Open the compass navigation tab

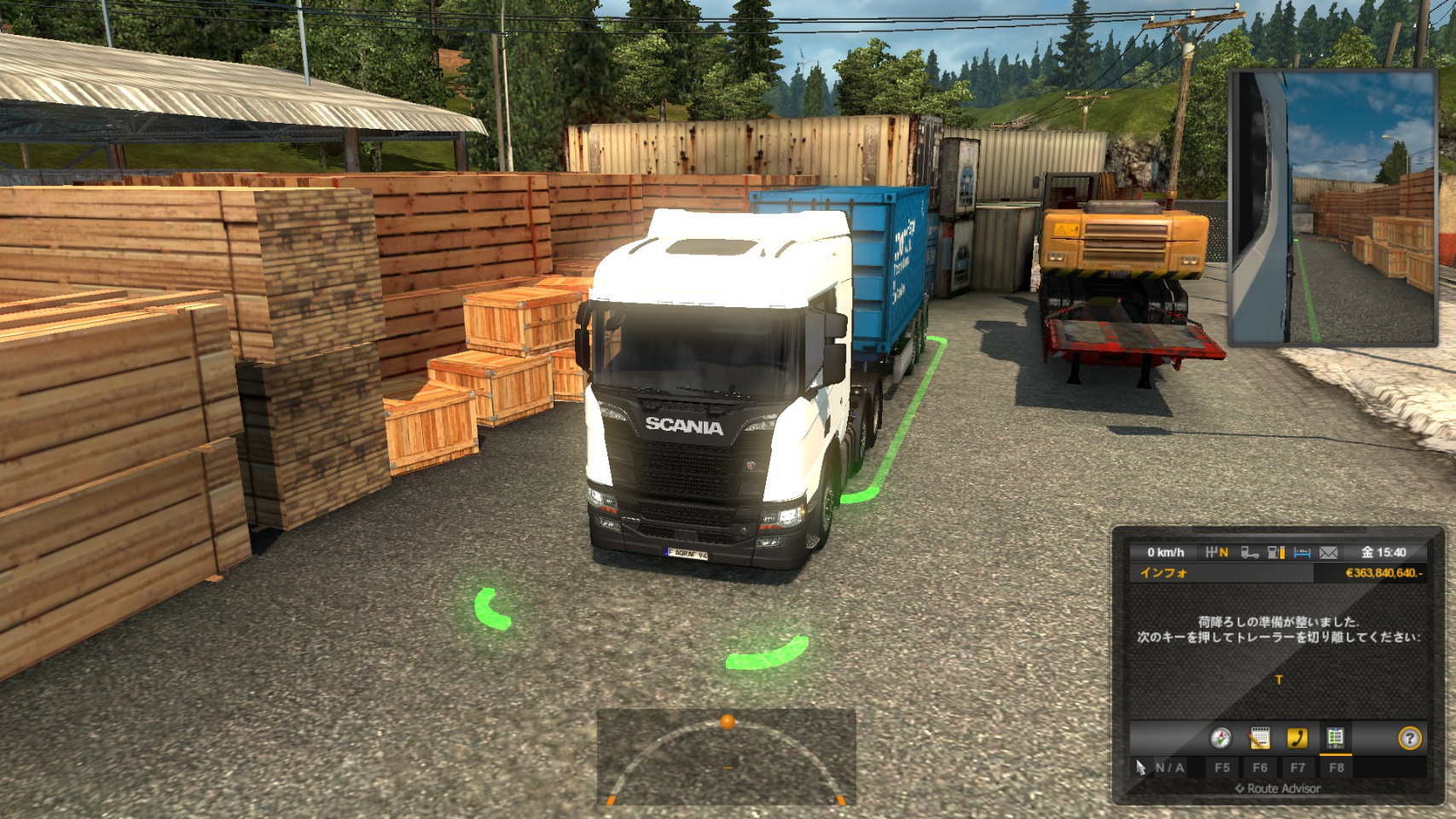click(x=1221, y=738)
